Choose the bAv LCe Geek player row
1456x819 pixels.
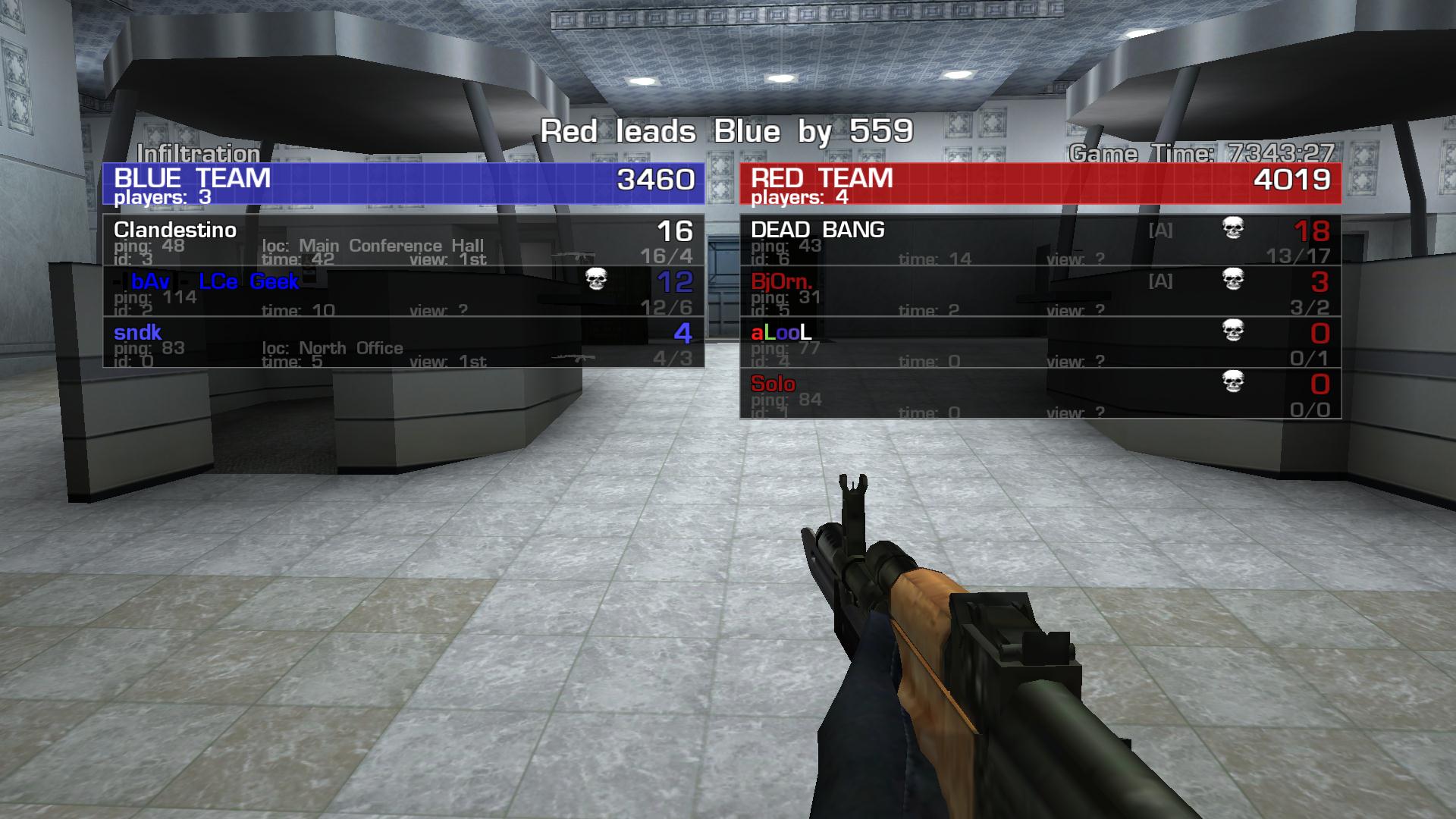403,291
